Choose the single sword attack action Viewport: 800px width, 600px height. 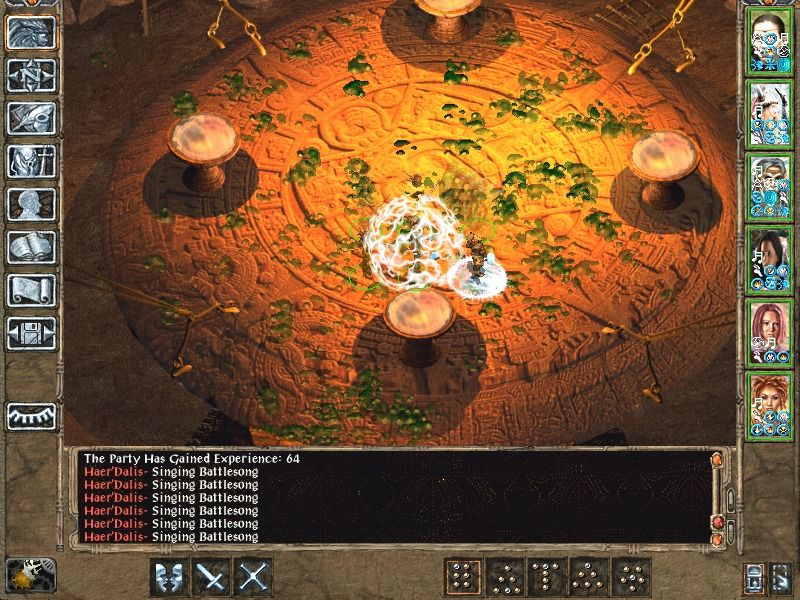click(212, 577)
